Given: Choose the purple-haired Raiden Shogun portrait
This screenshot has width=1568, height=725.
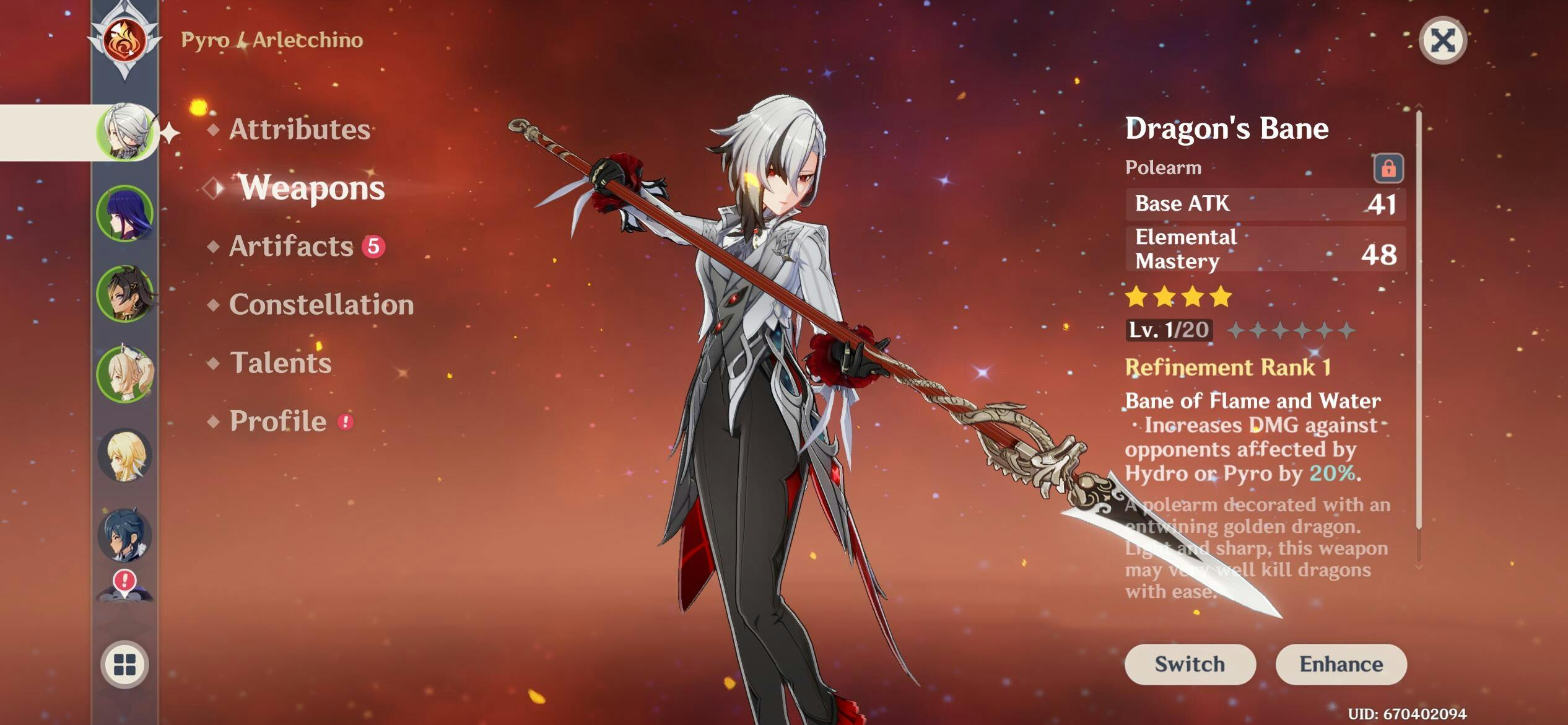Looking at the screenshot, I should [125, 213].
